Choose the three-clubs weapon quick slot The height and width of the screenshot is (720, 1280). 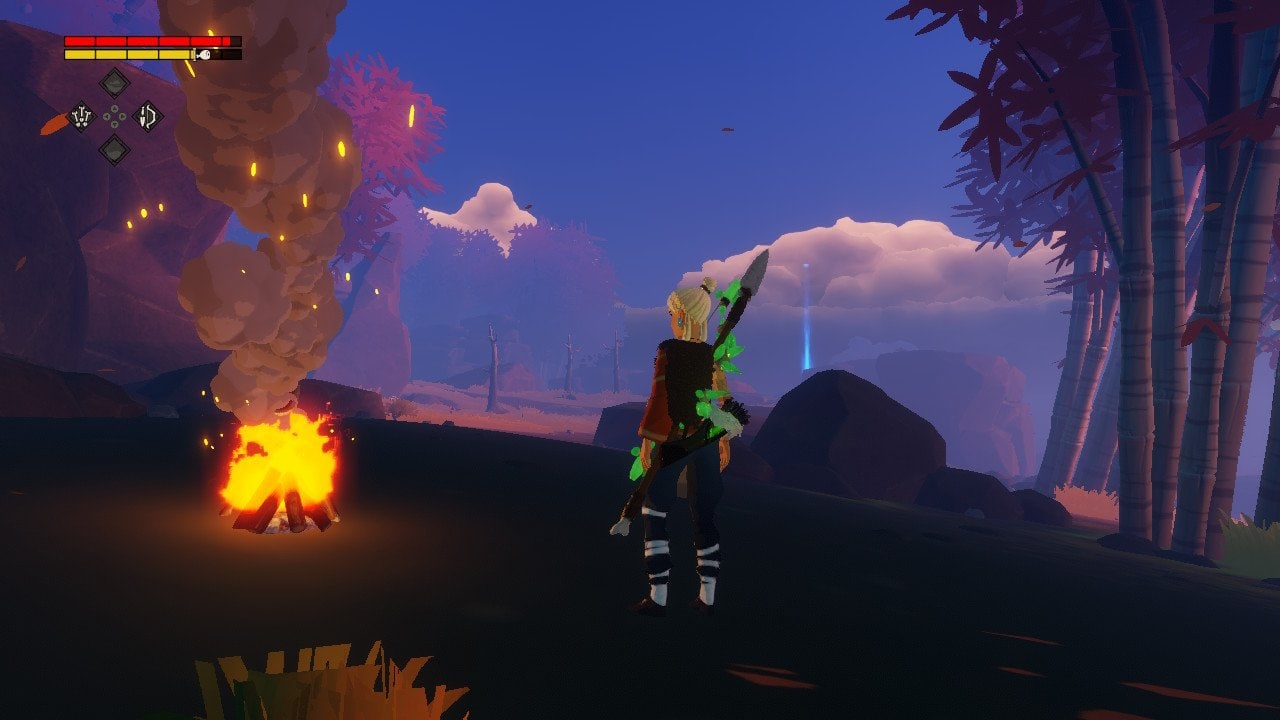click(x=82, y=117)
